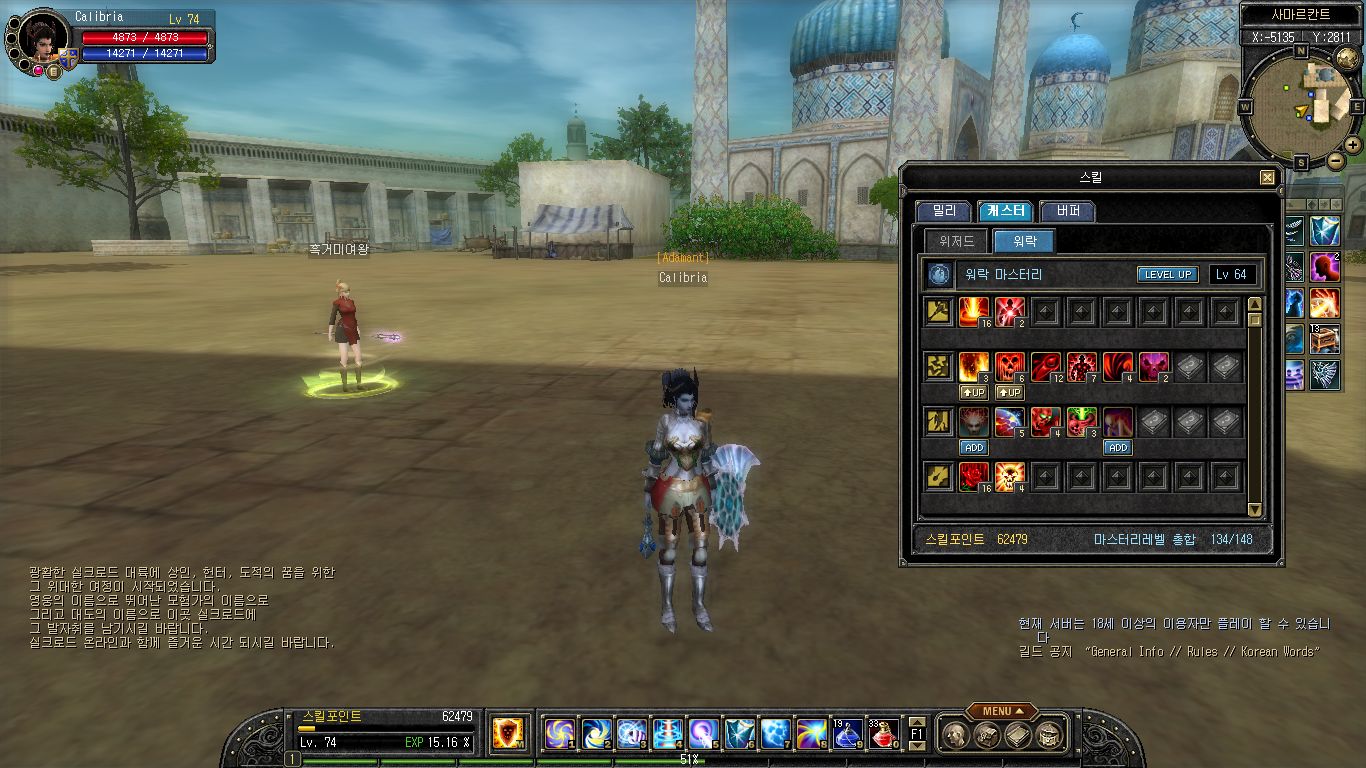Open the 버퍼 skill tab
The height and width of the screenshot is (768, 1366).
click(1067, 211)
